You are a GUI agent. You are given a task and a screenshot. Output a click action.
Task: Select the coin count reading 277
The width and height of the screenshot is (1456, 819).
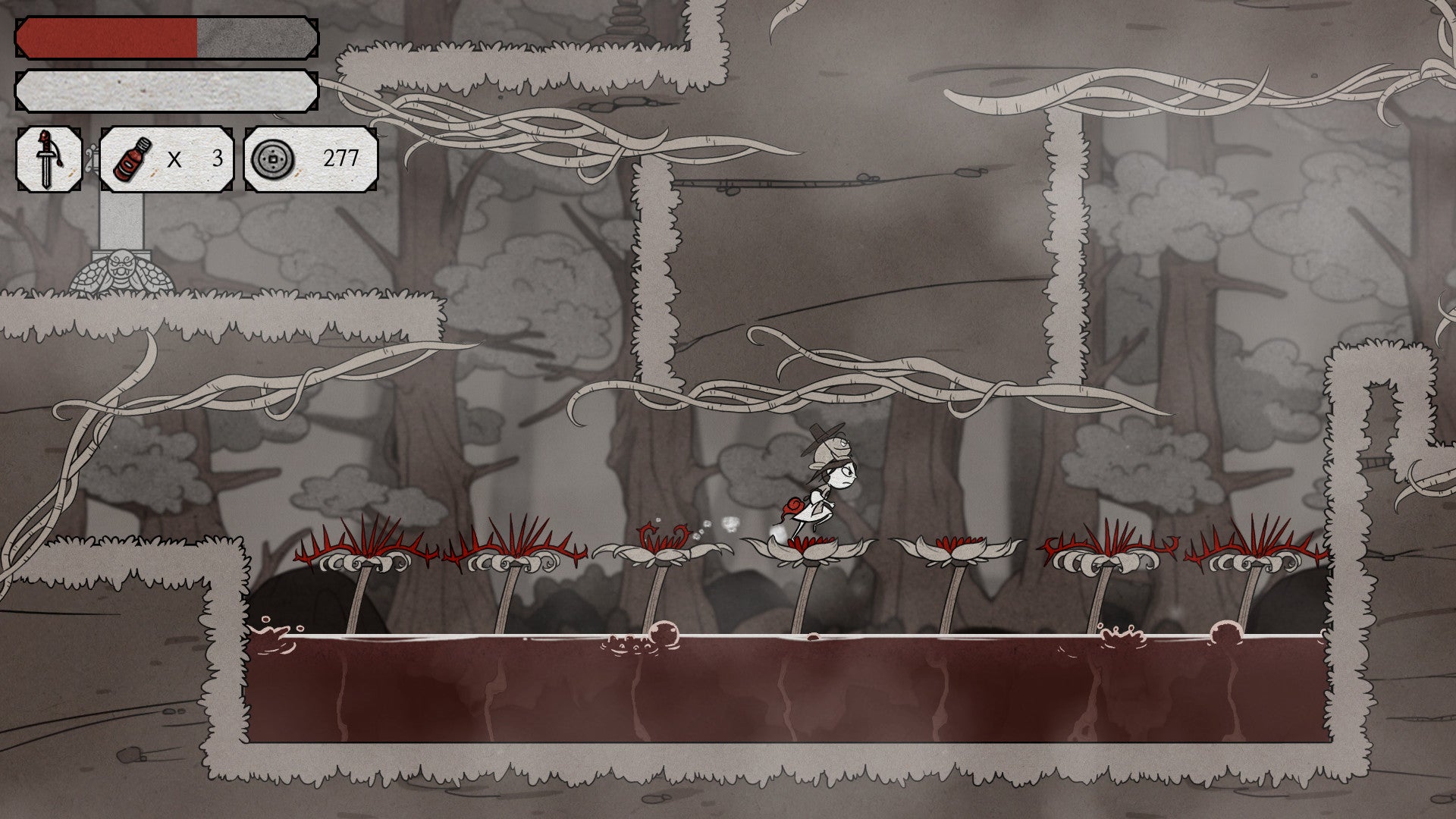[x=343, y=159]
